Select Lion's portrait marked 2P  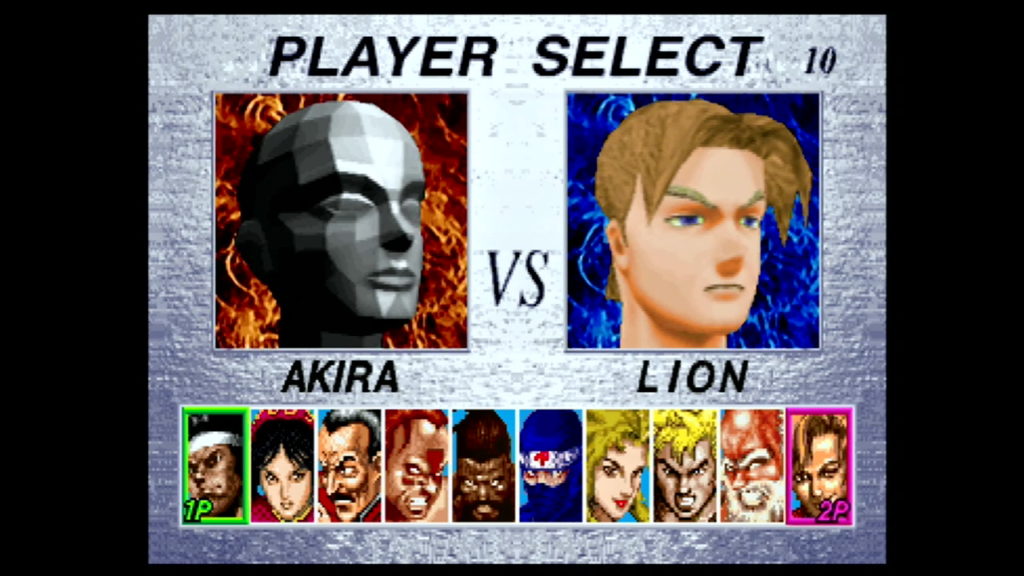click(x=820, y=465)
